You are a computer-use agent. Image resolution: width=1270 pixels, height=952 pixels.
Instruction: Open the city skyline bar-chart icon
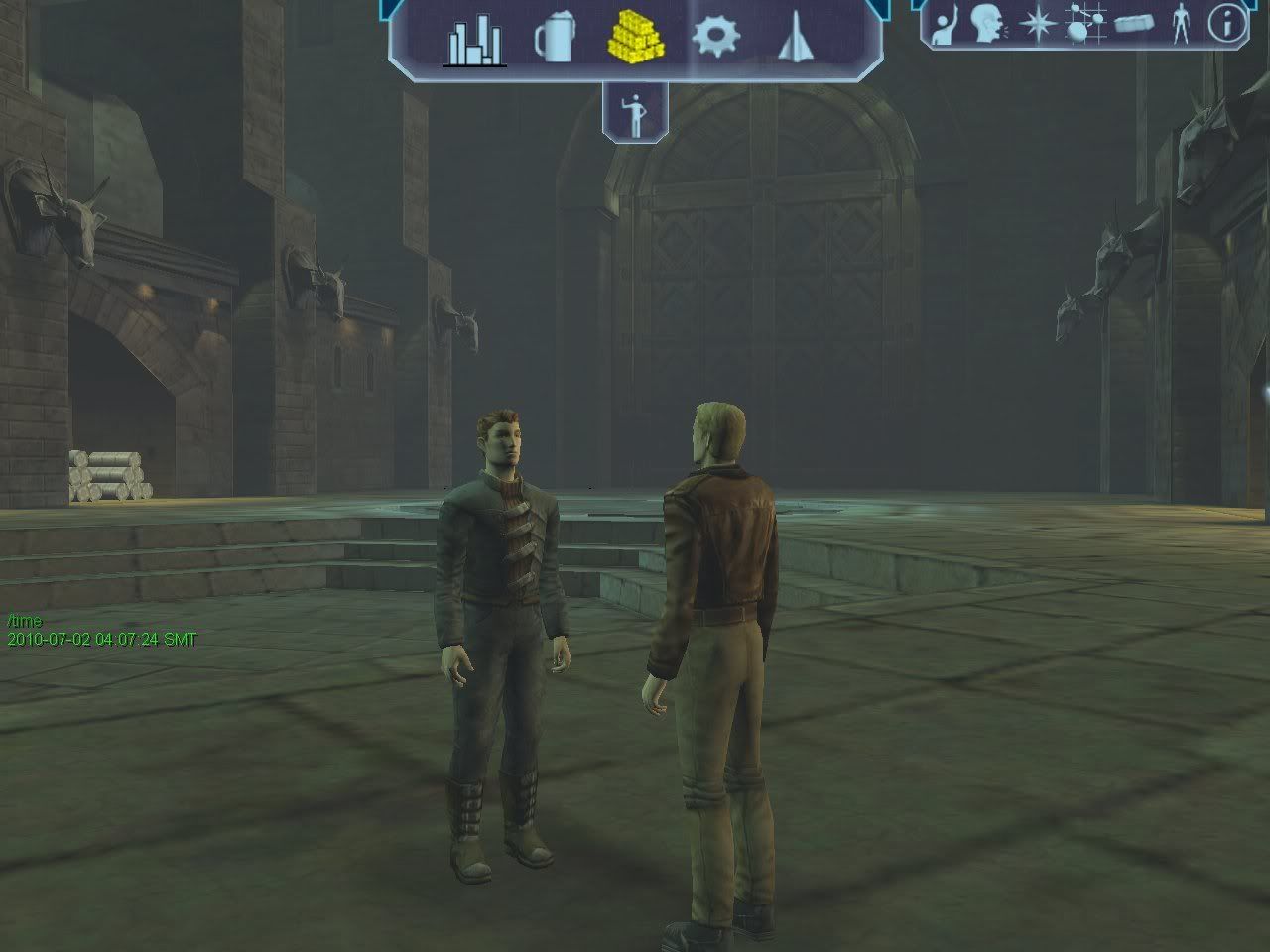(x=474, y=41)
